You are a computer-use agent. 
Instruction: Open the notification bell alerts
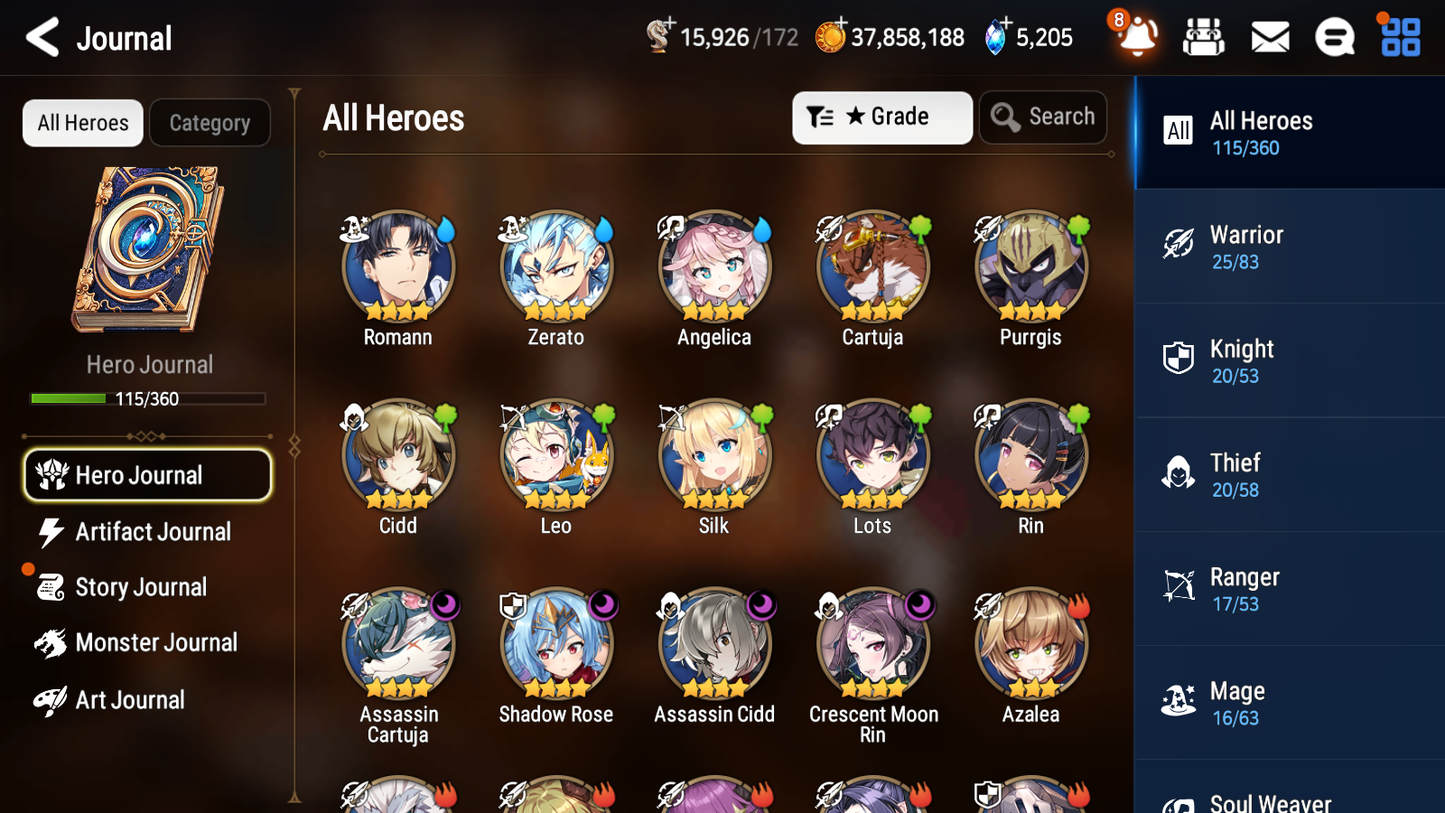[1136, 37]
